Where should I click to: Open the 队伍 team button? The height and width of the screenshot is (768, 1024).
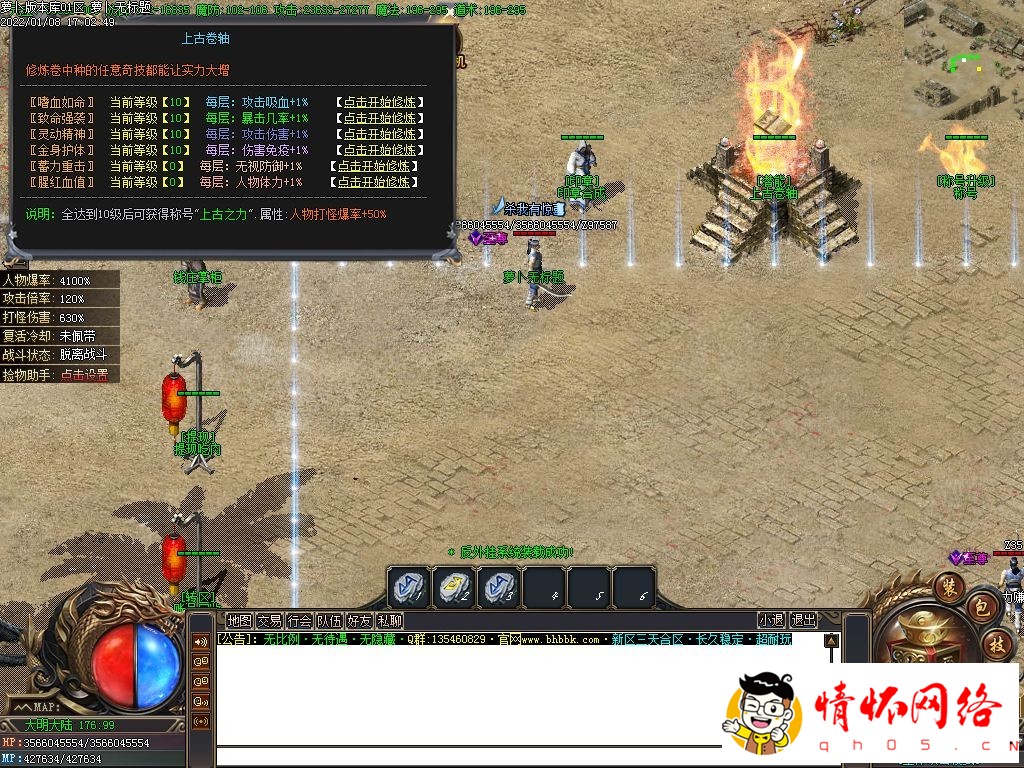[x=329, y=620]
